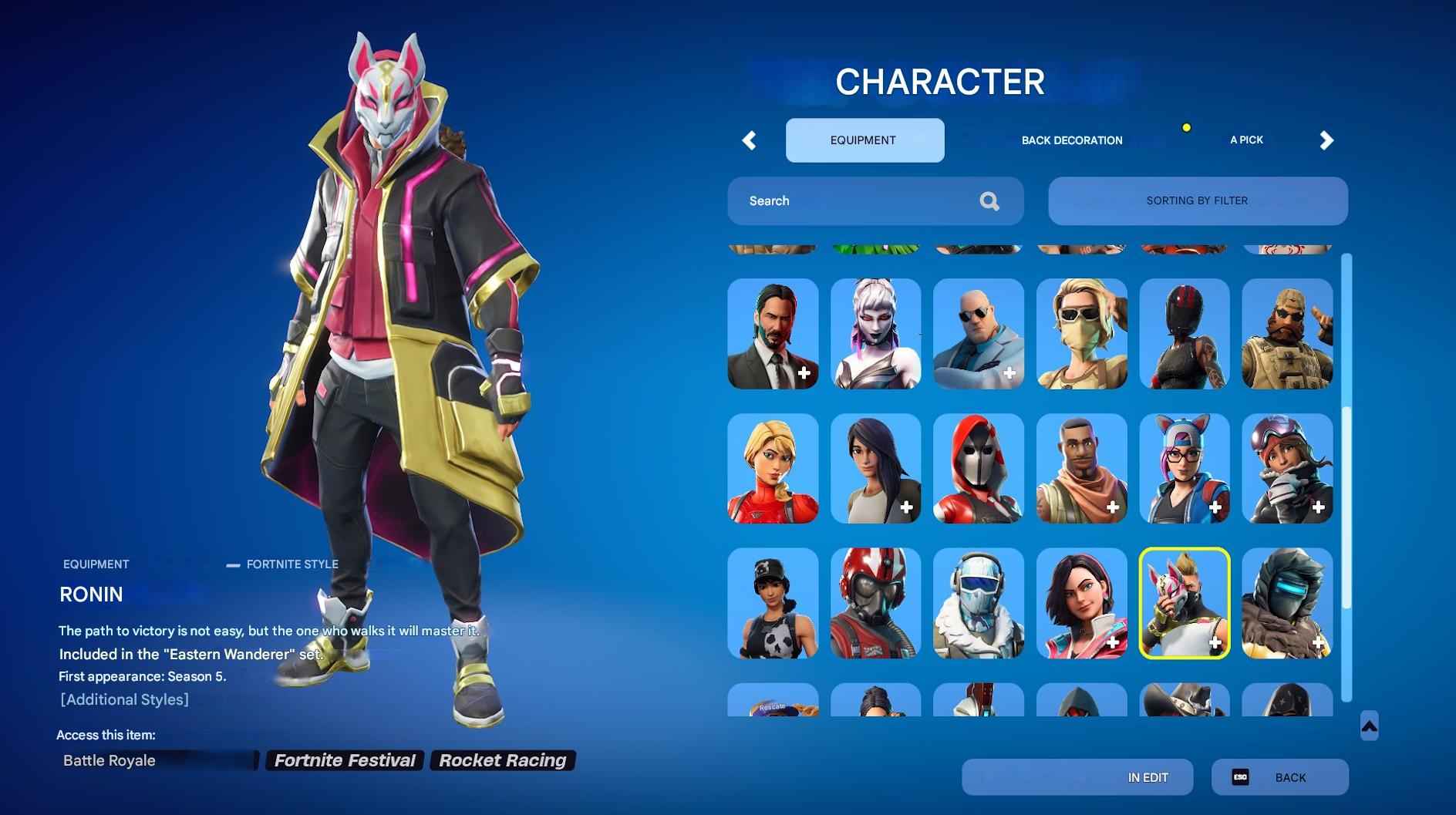Screen dimensions: 1456x815
Task: Click the yellow notification dot near A PICK
Action: point(1186,127)
